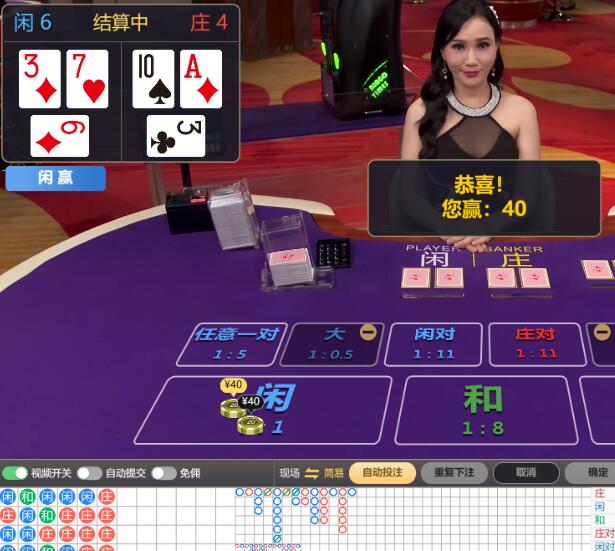Bet on 庄对 (Banker pair)
This screenshot has height=551, width=615.
pyautogui.click(x=536, y=343)
